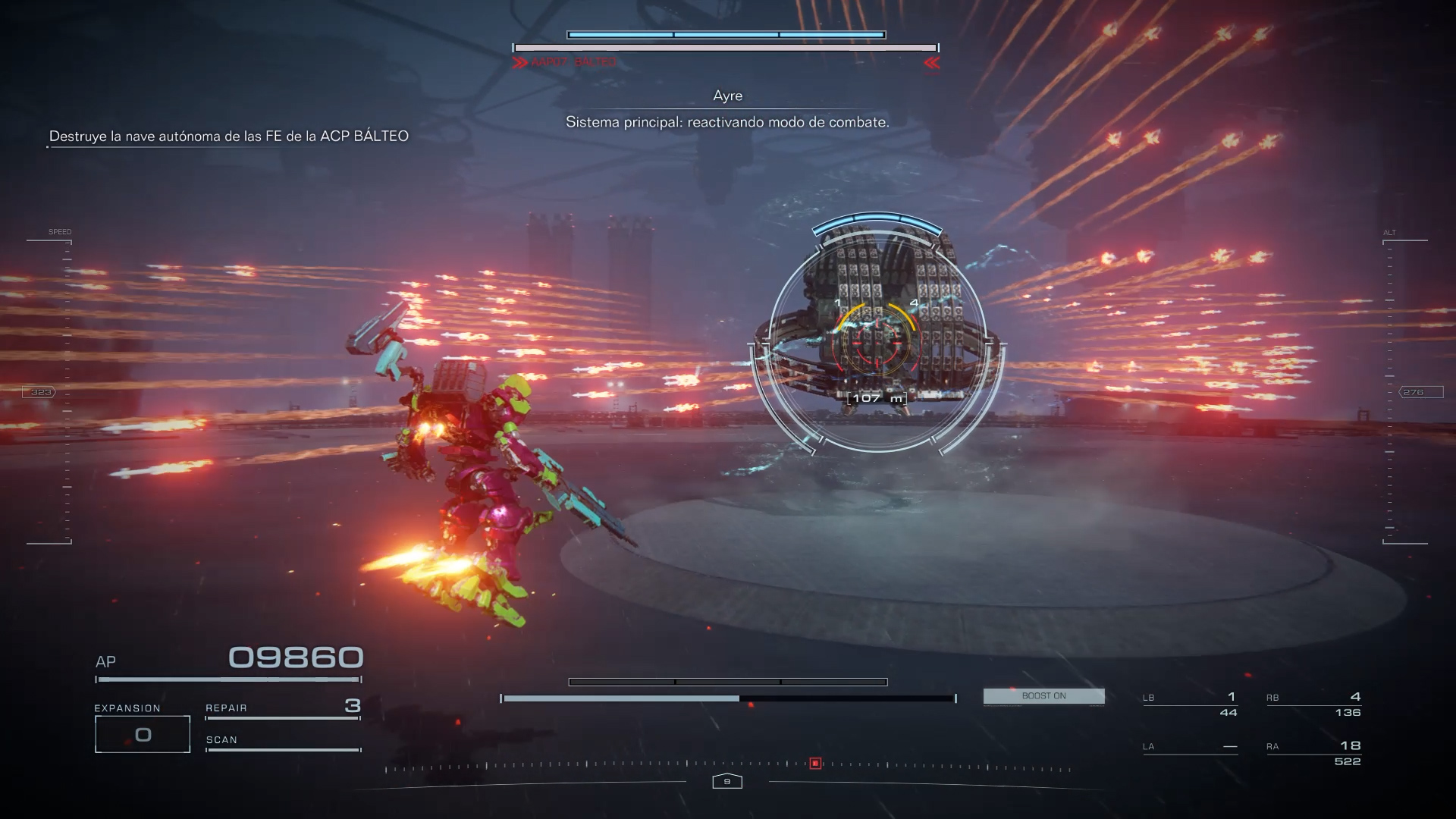Choose the LA arm weapon slot
The height and width of the screenshot is (819, 1456).
1190,747
